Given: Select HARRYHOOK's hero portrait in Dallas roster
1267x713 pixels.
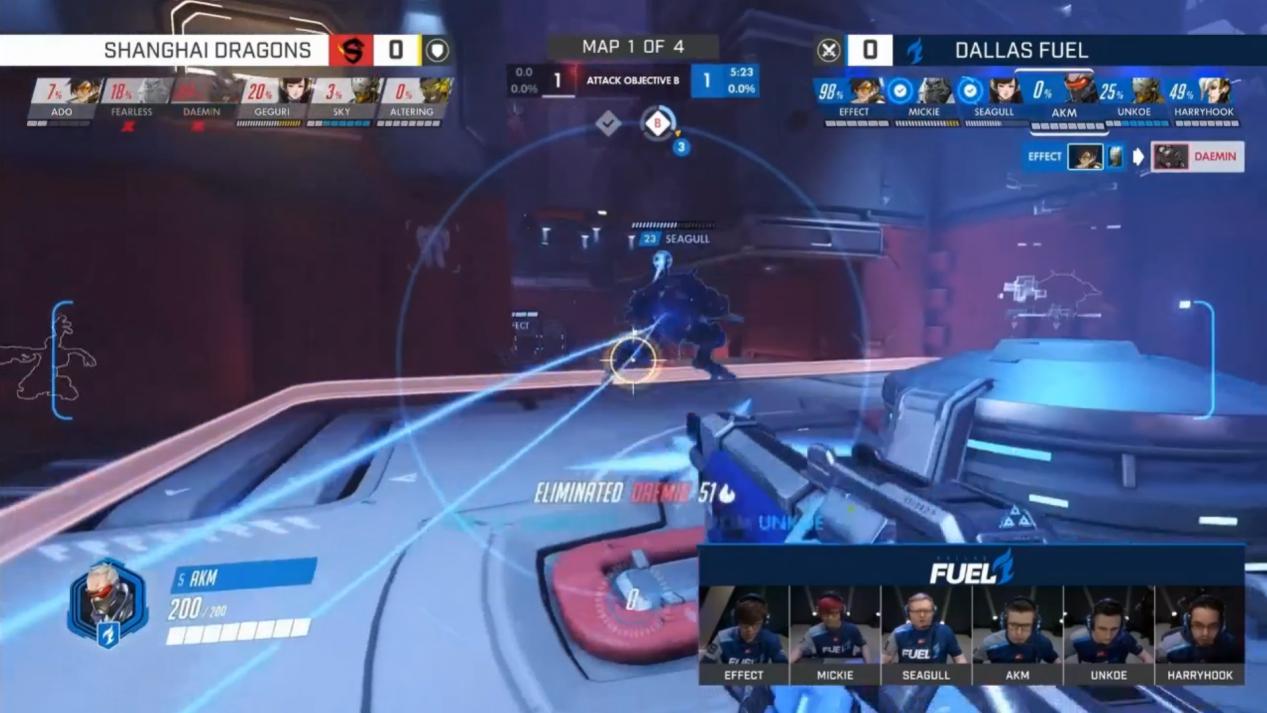Looking at the screenshot, I should click(1216, 92).
